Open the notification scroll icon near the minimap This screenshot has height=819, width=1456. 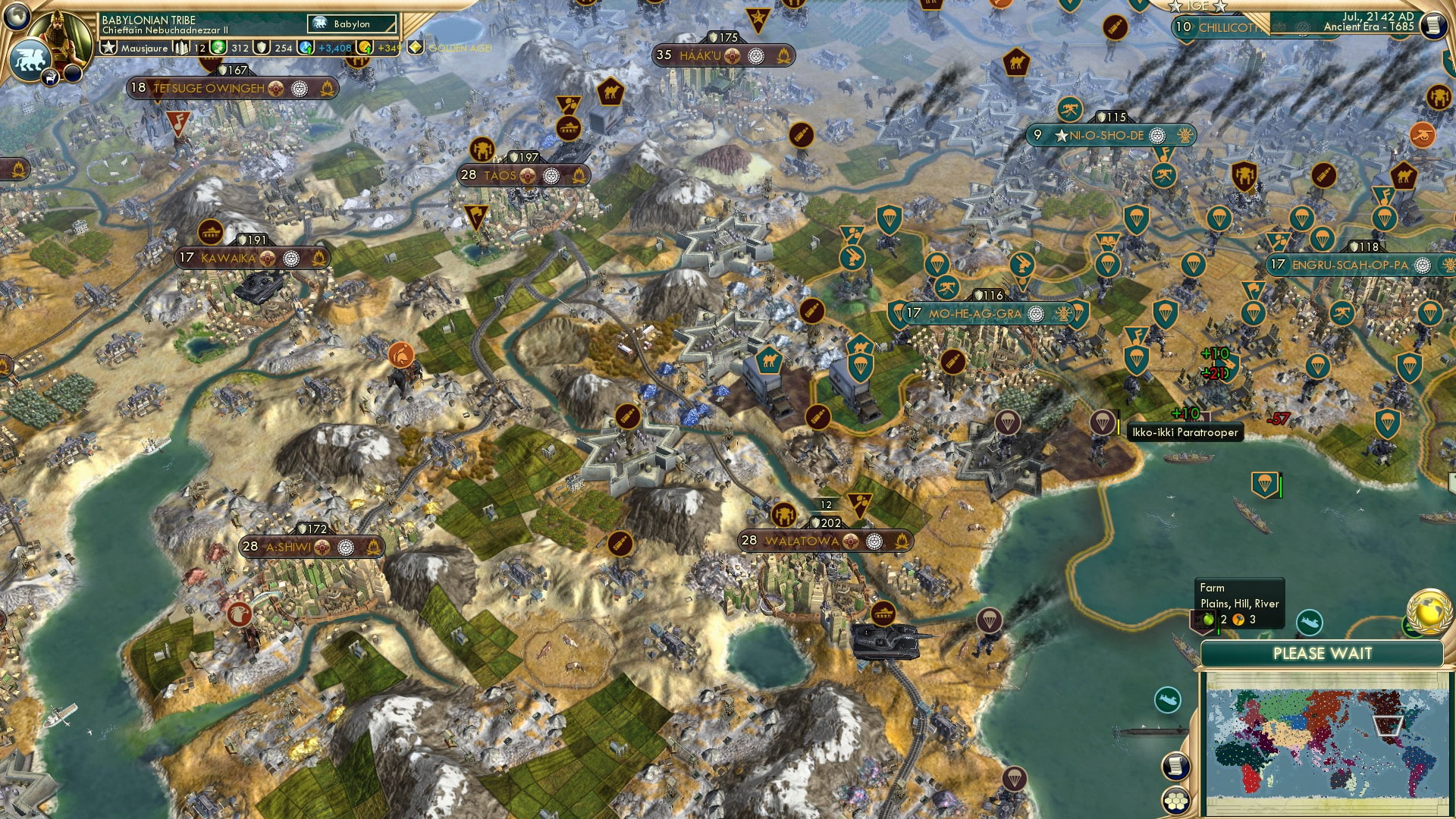1176,766
